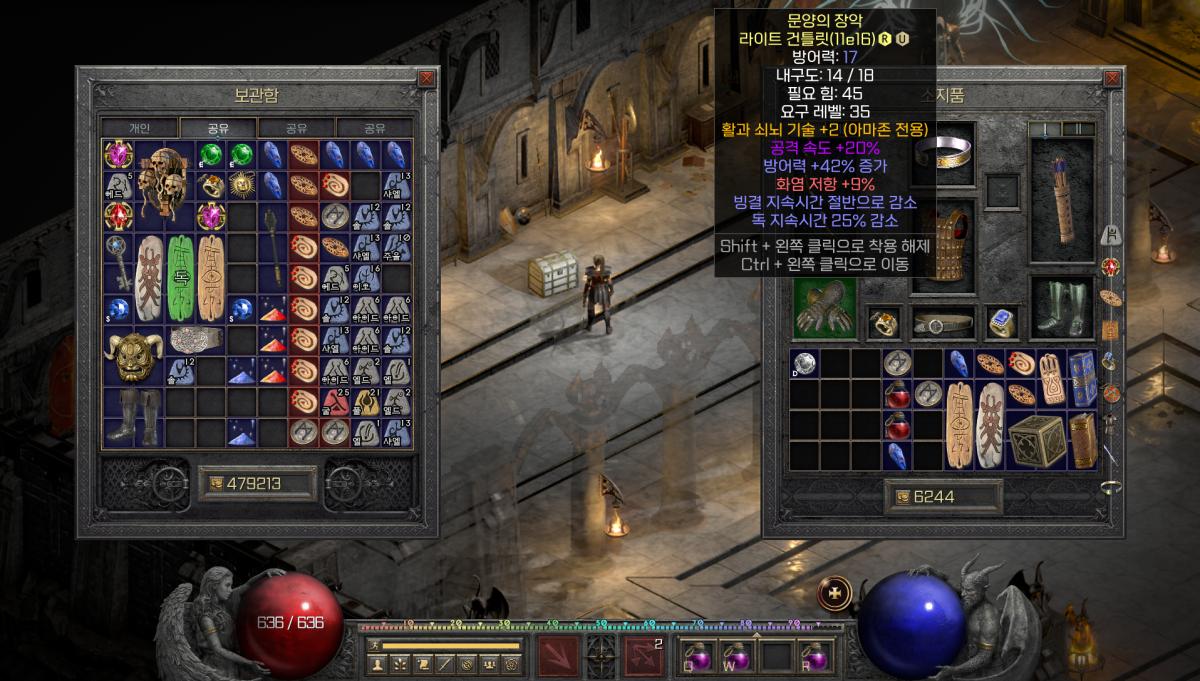This screenshot has width=1200, height=681.
Task: Click the stash gold amount button
Action: (257, 485)
